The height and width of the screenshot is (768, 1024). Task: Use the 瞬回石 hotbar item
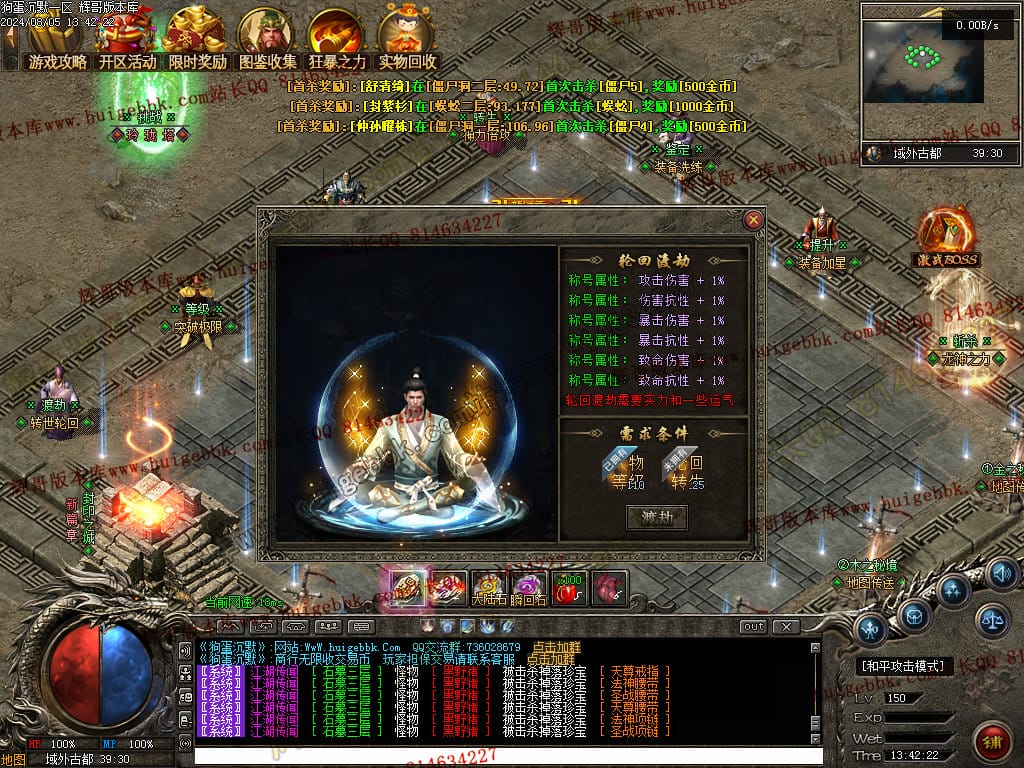click(528, 588)
